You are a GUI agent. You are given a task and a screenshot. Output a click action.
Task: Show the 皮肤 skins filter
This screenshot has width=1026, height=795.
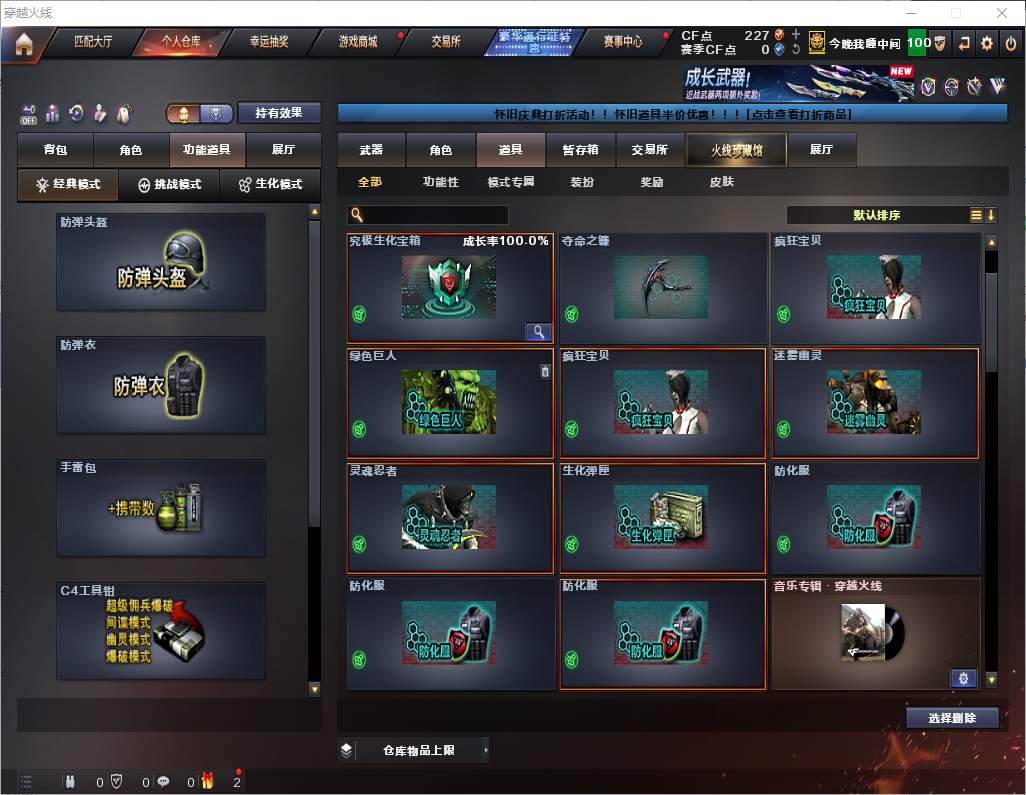pos(721,182)
